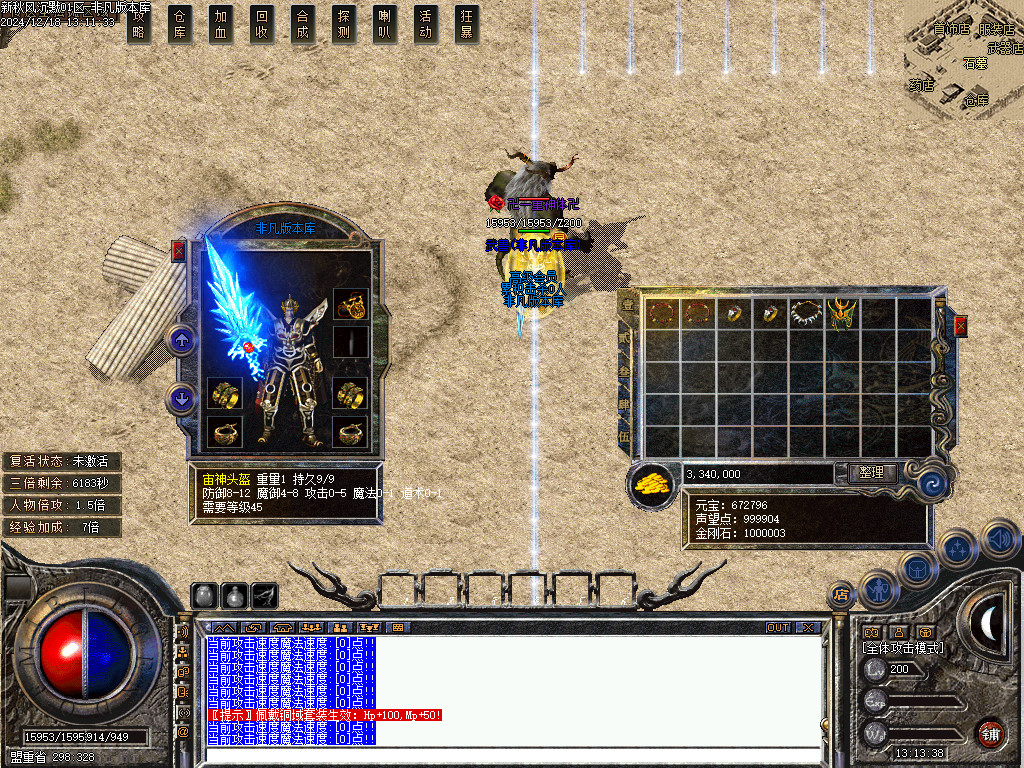Click the up arrow on character panel
The width and height of the screenshot is (1024, 768).
click(x=181, y=340)
